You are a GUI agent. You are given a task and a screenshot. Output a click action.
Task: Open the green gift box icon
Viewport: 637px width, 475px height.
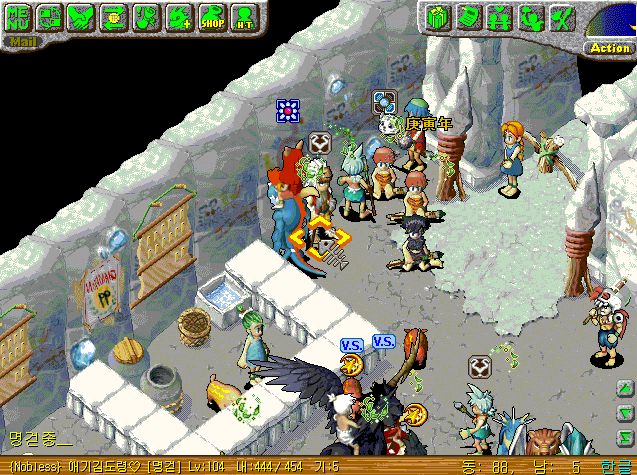click(436, 17)
